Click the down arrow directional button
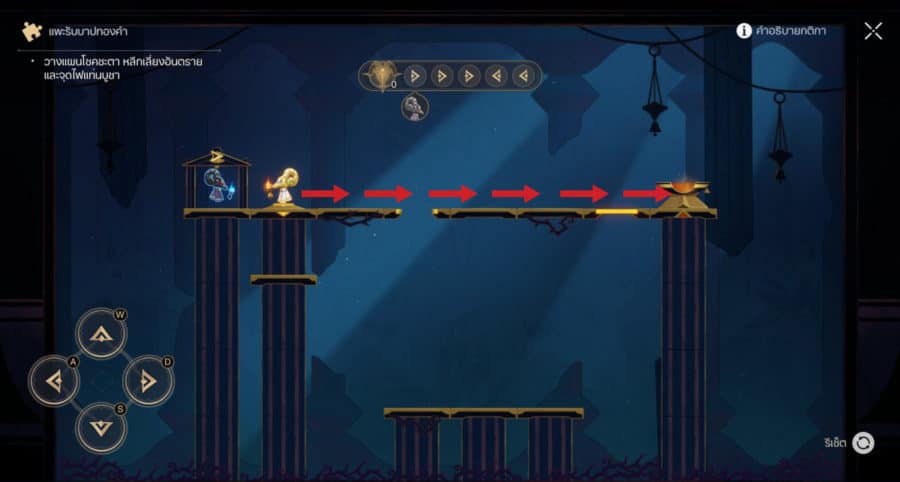The width and height of the screenshot is (900, 482). coord(100,427)
